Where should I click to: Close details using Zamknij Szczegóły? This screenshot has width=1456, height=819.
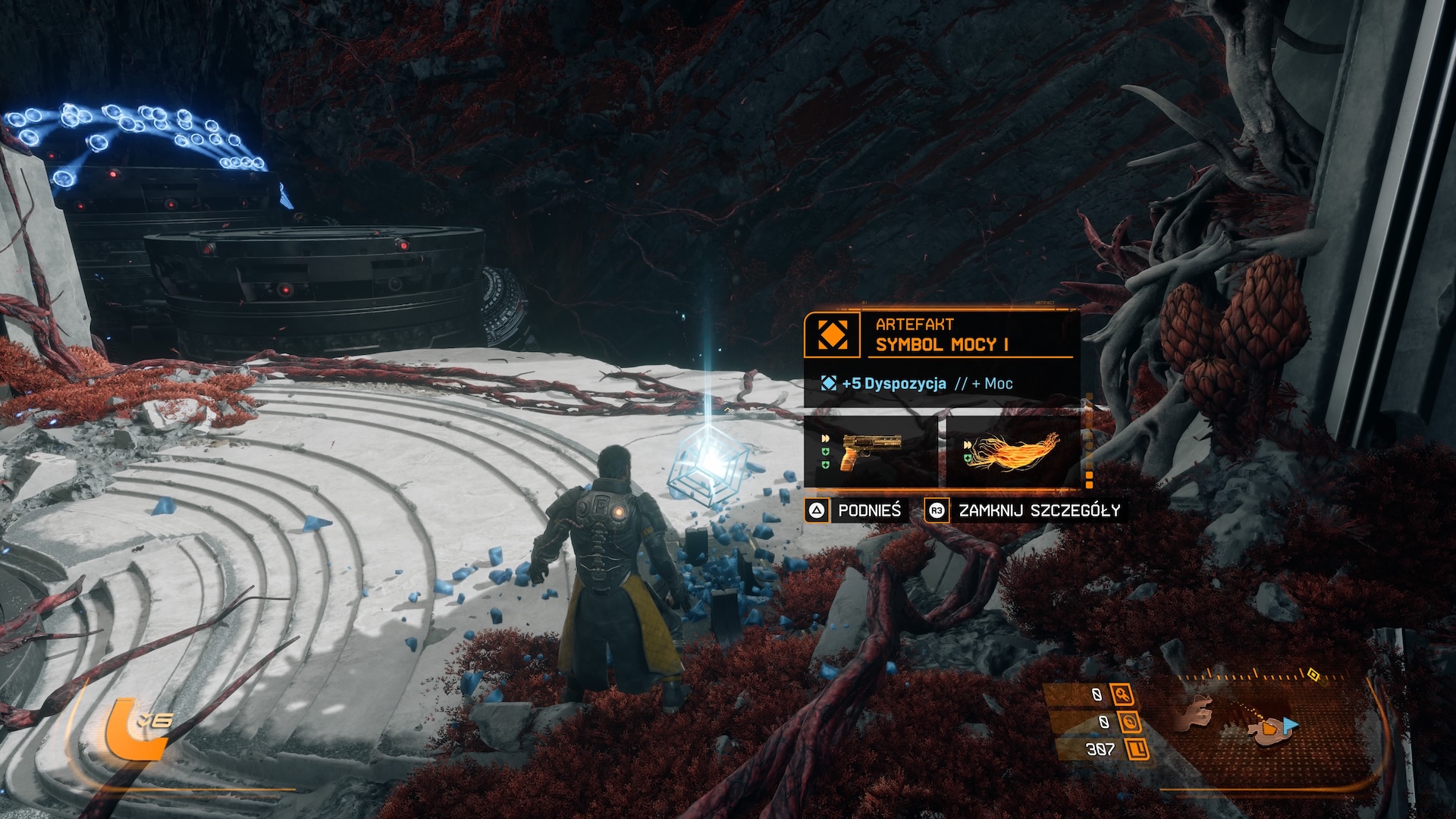tap(1025, 510)
